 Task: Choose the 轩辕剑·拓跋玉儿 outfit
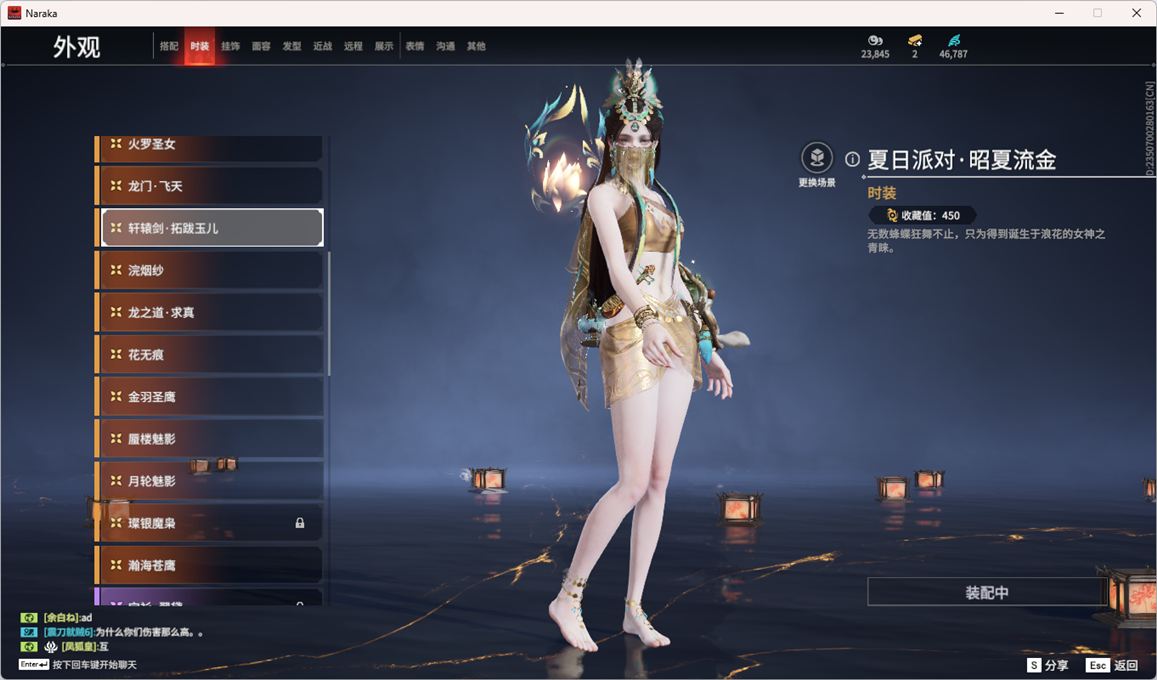point(212,228)
